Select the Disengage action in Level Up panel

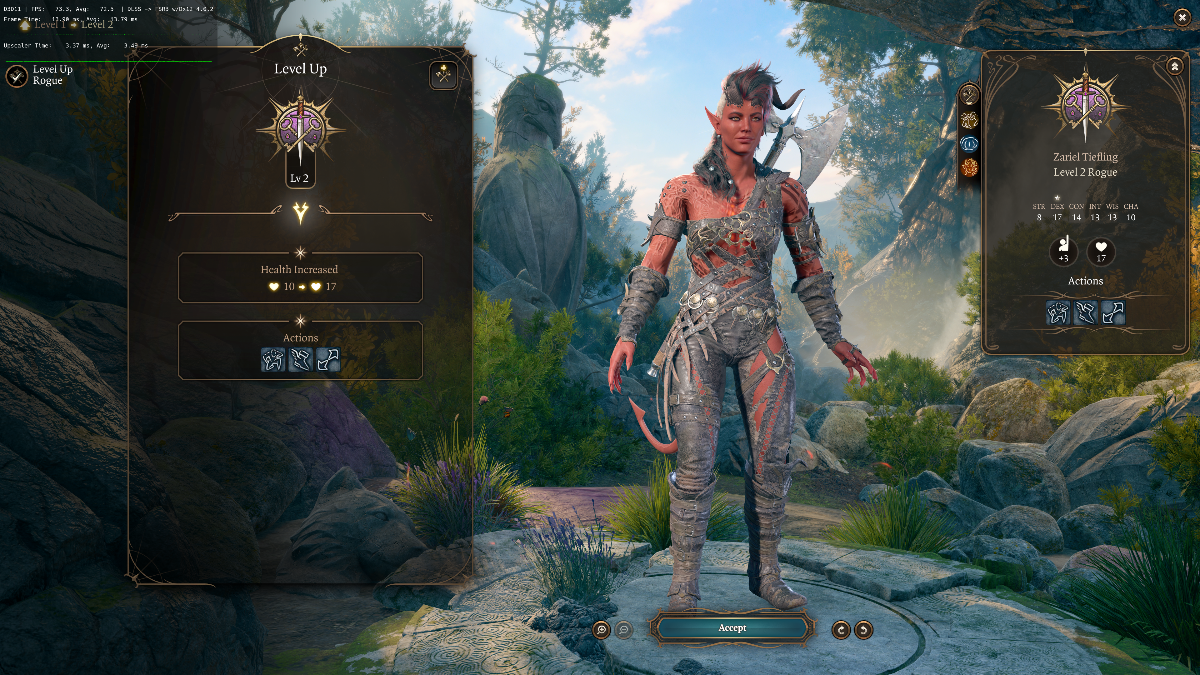coord(327,360)
